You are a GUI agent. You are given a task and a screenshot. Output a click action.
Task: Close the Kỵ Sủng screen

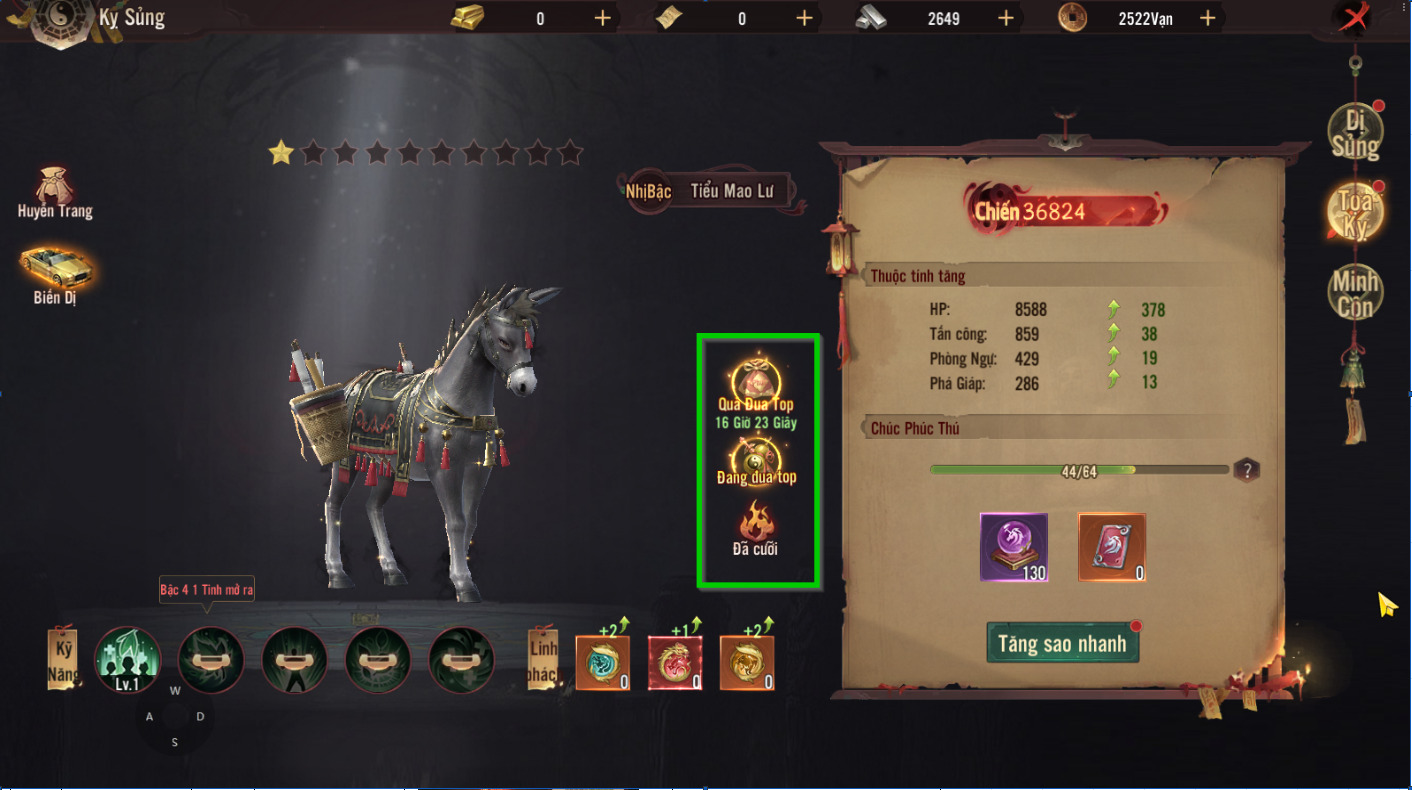(1355, 18)
